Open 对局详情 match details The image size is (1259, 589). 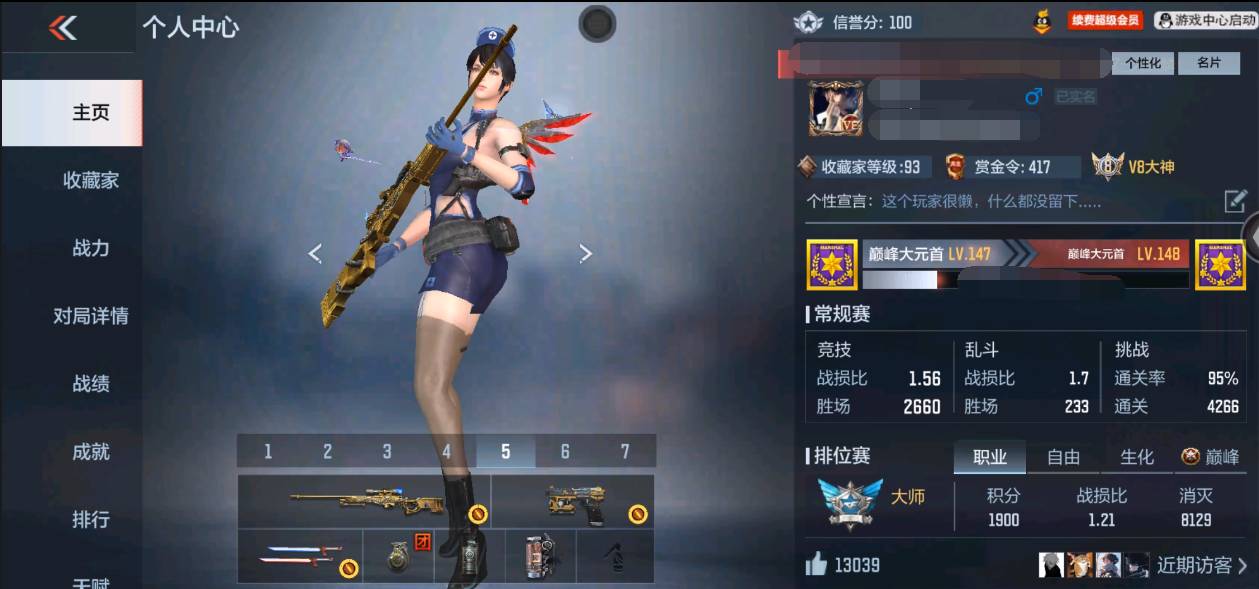point(91,316)
